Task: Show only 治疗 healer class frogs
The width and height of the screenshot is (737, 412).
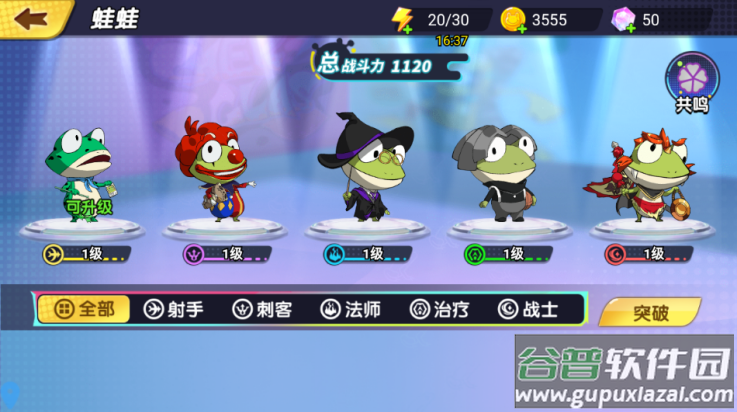Action: tap(439, 309)
